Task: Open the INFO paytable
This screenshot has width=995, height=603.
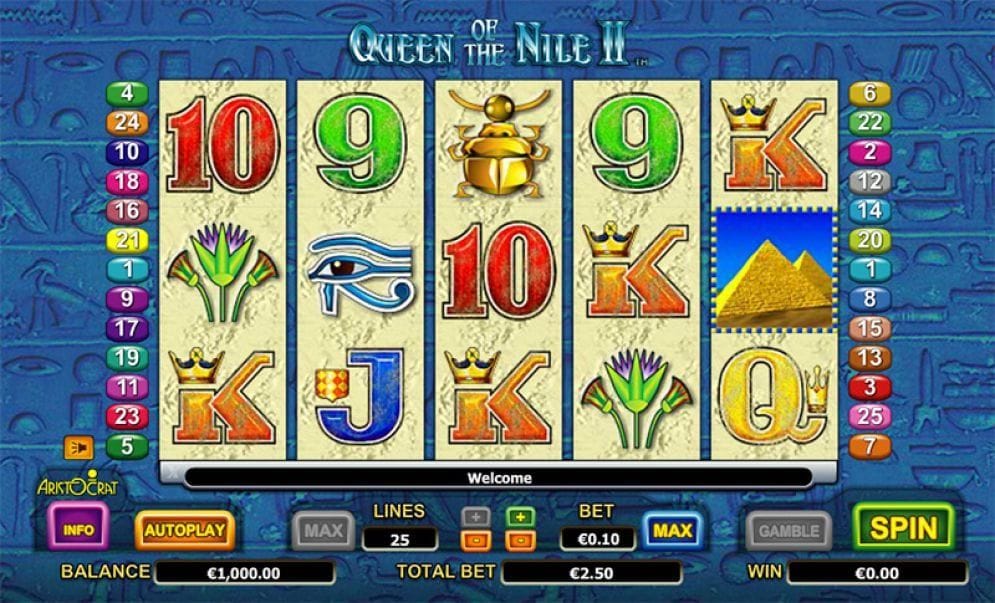Action: (x=80, y=527)
